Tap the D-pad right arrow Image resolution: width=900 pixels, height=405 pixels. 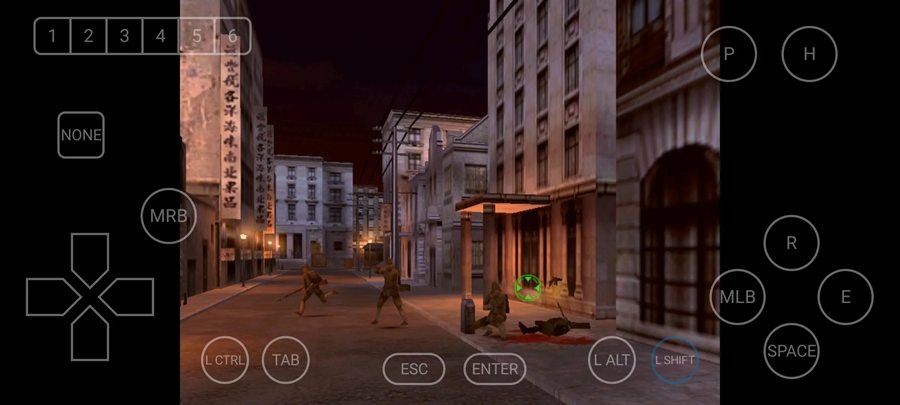[130, 297]
